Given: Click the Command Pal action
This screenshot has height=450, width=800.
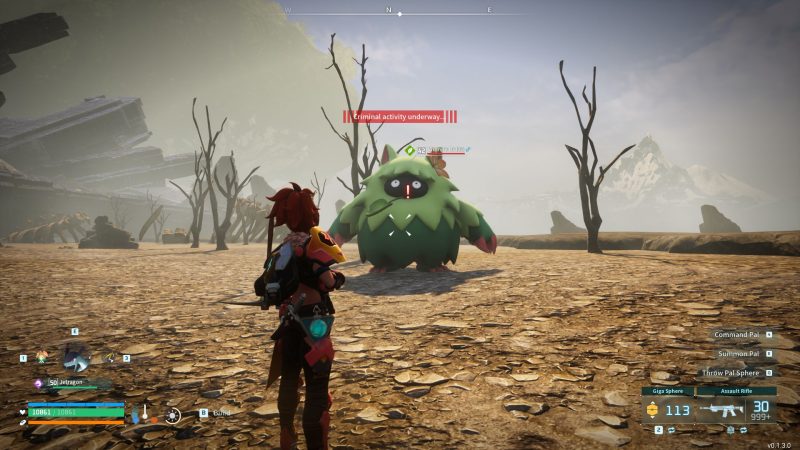Looking at the screenshot, I should click(740, 336).
